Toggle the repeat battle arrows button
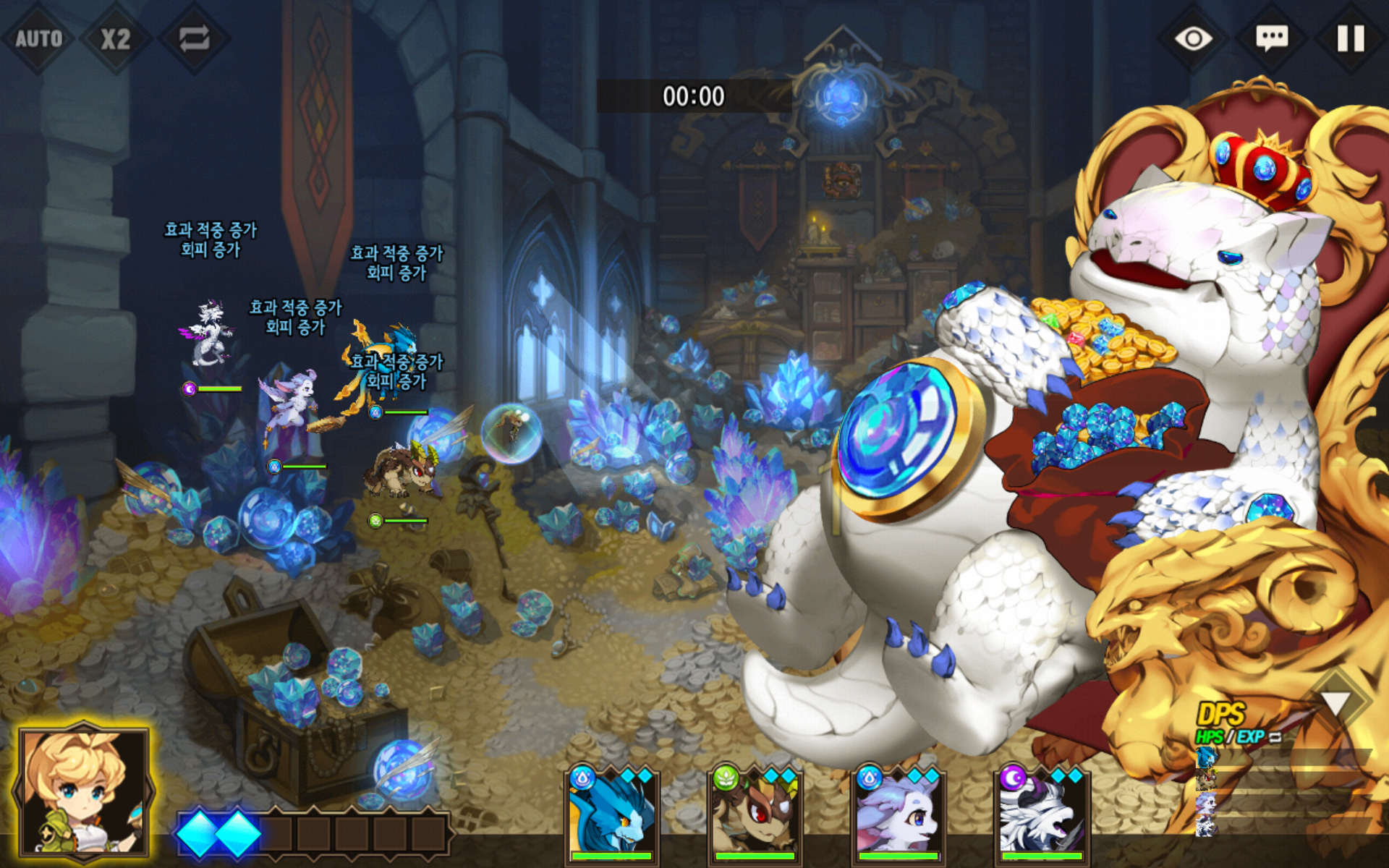The image size is (1389, 868). tap(194, 38)
